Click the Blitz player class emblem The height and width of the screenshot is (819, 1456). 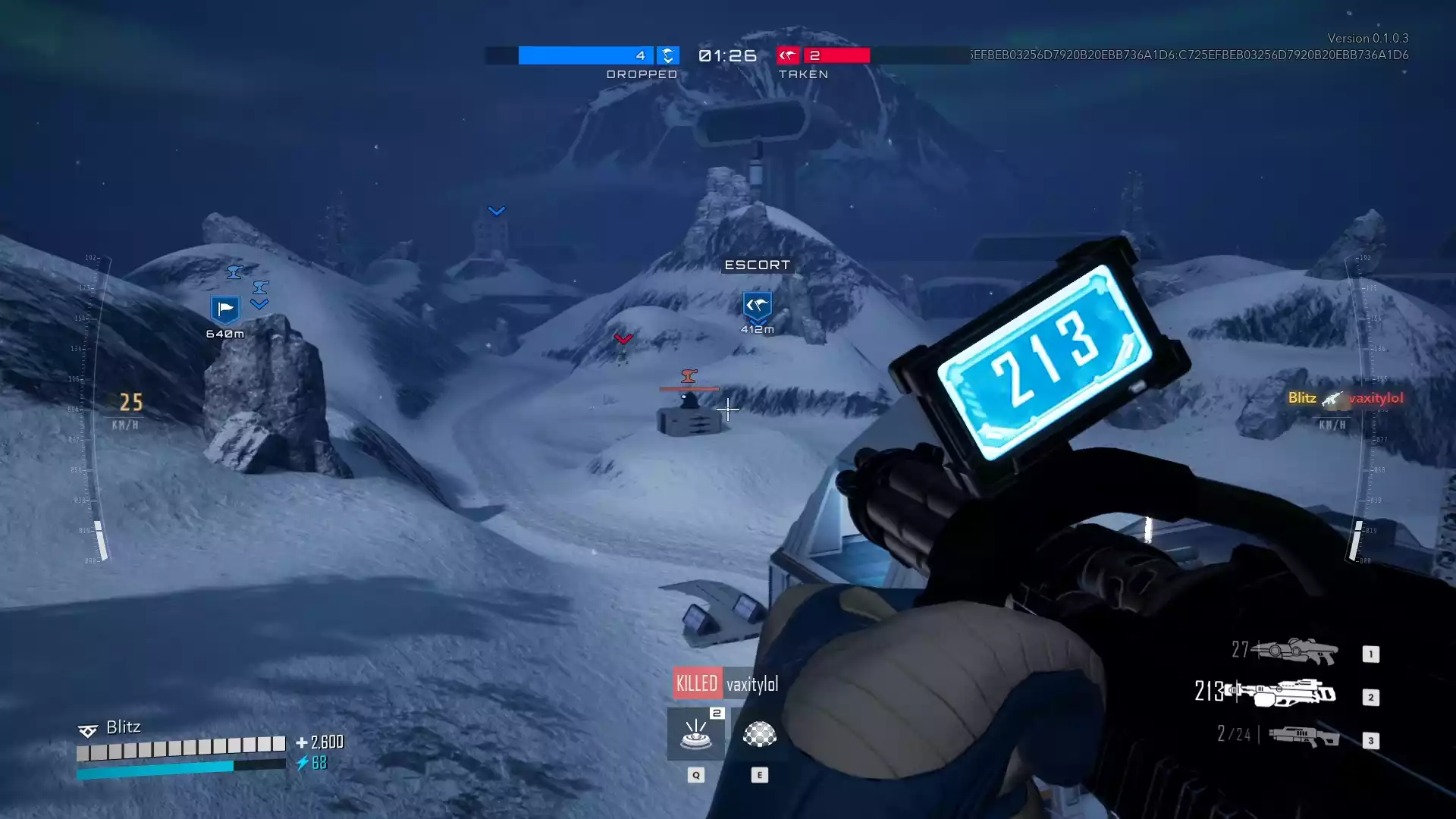[88, 730]
